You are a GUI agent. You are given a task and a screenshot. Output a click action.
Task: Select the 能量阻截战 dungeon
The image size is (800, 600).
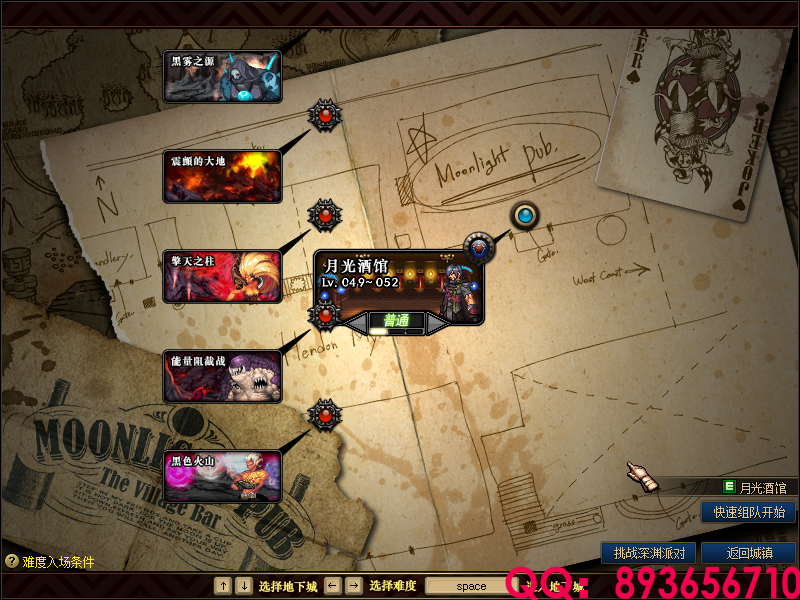coord(222,376)
